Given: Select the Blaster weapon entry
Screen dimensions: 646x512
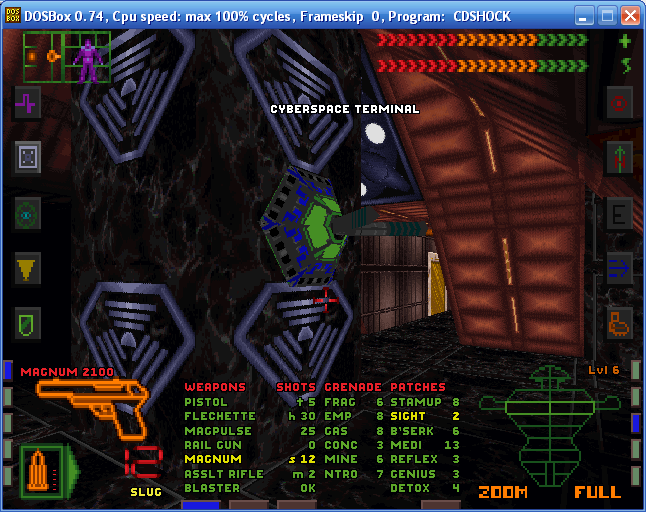Looking at the screenshot, I should coord(212,488).
